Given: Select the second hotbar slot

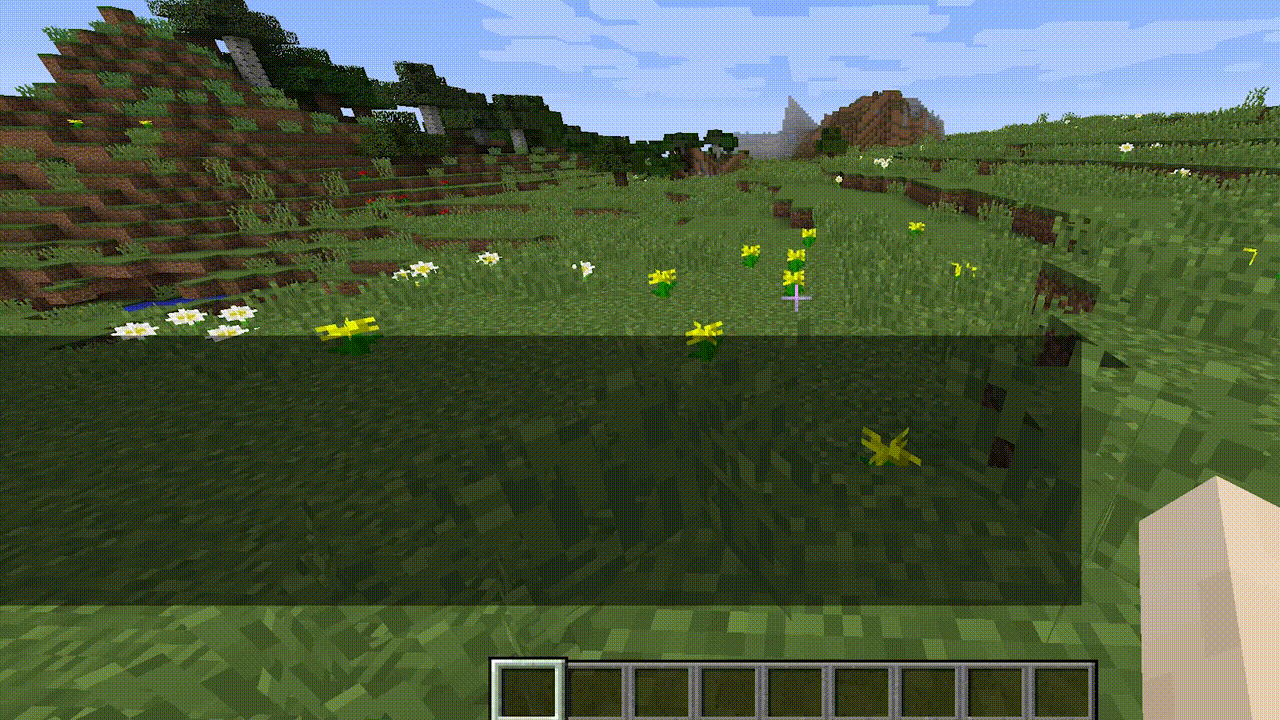Looking at the screenshot, I should point(596,690).
